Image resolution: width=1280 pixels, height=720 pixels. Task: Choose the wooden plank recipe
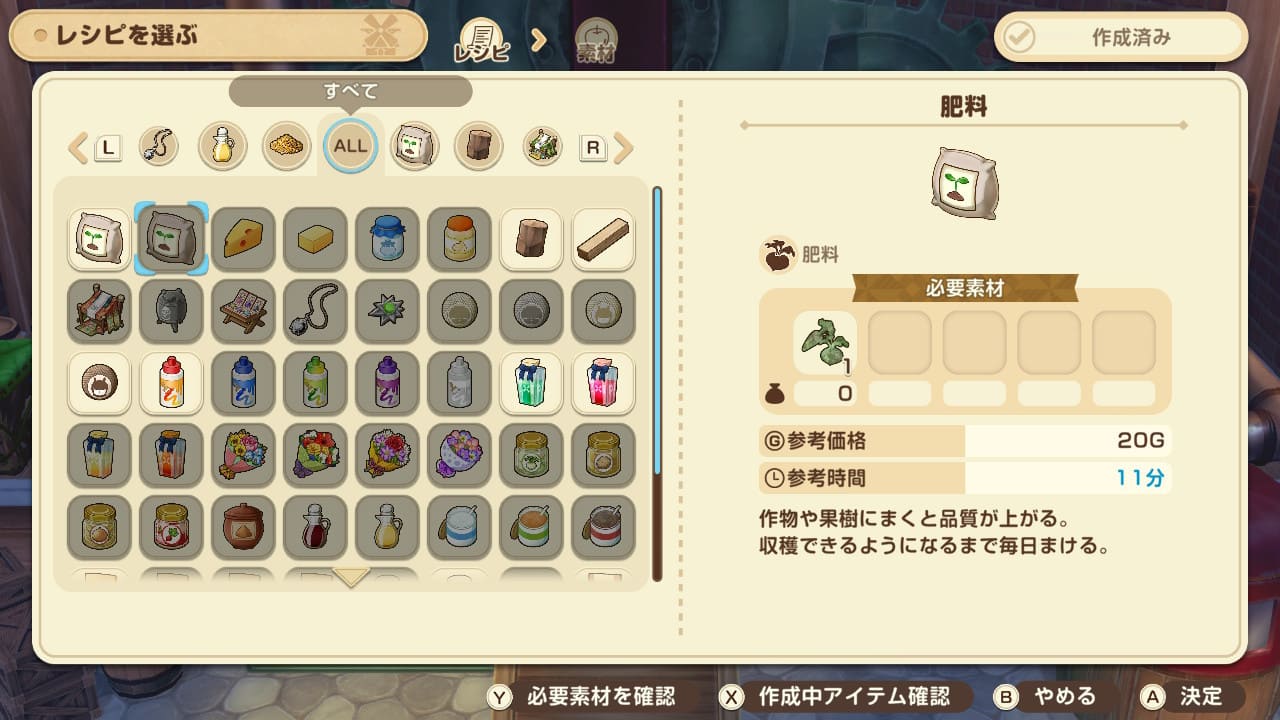pos(603,239)
